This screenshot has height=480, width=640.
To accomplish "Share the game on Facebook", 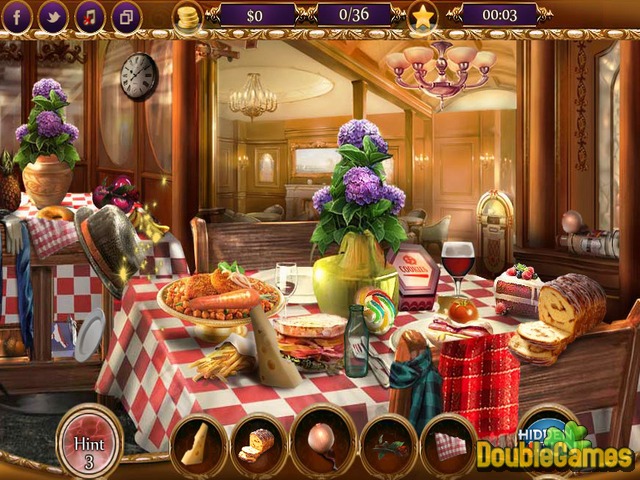I will click(x=19, y=16).
